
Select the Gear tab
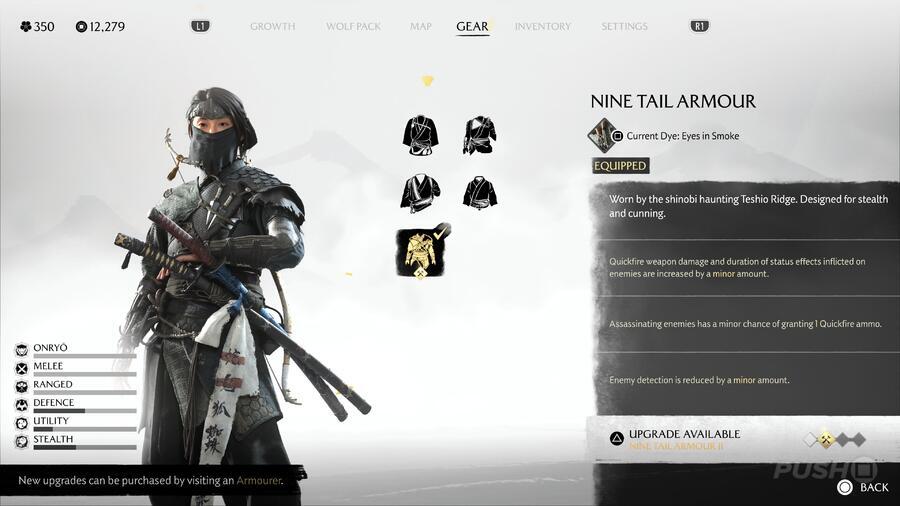click(x=472, y=26)
